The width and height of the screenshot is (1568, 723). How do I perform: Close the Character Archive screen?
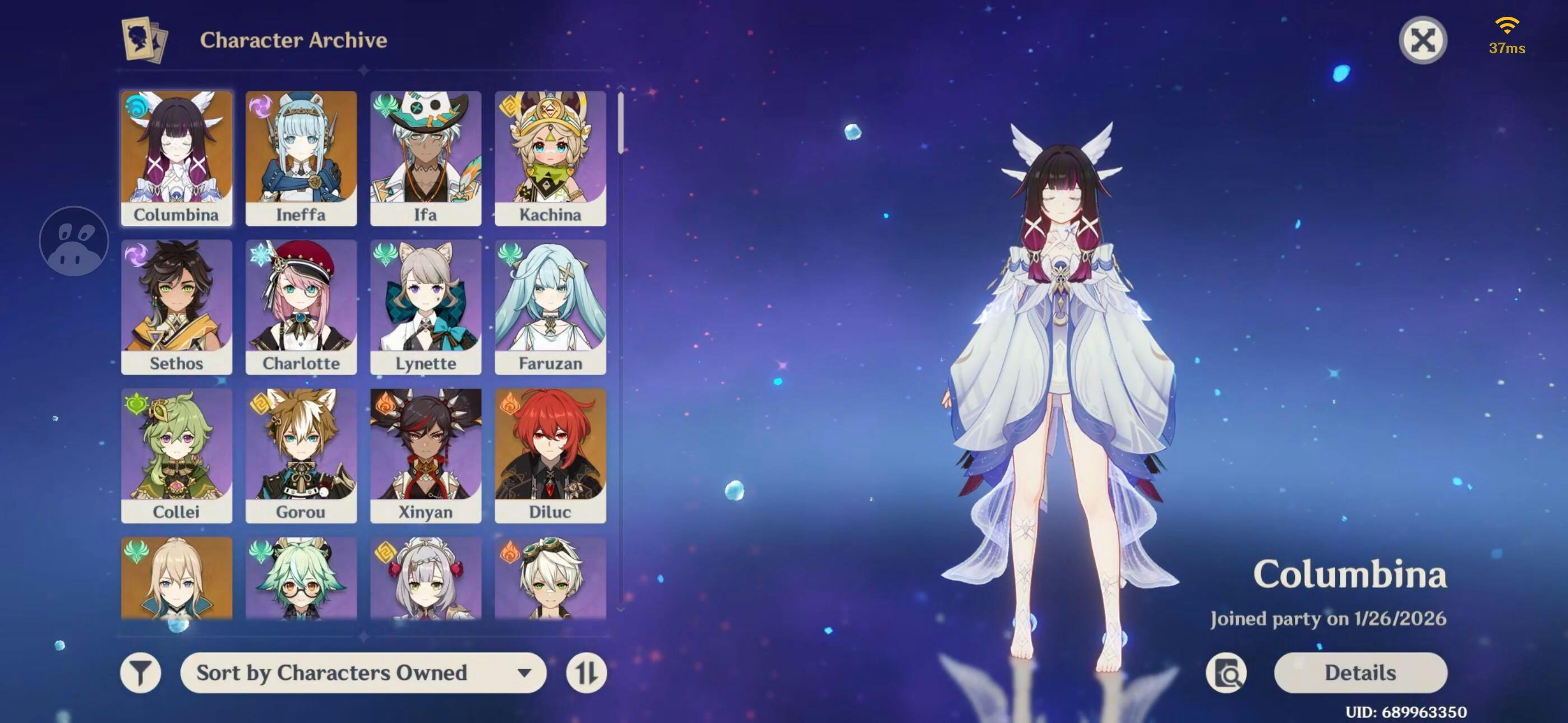(1423, 41)
